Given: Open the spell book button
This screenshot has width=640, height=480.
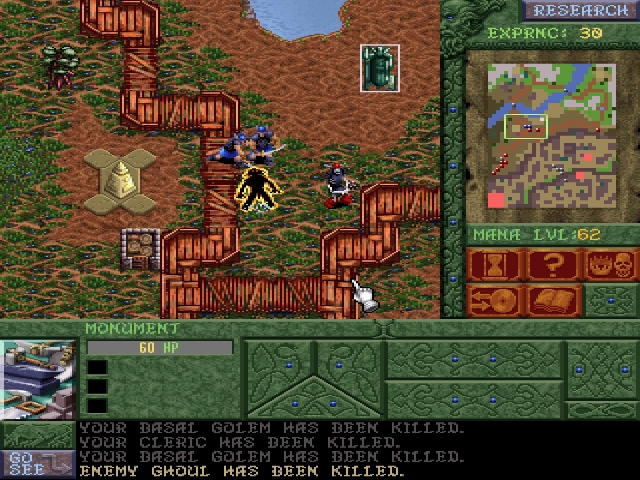Looking at the screenshot, I should (552, 300).
